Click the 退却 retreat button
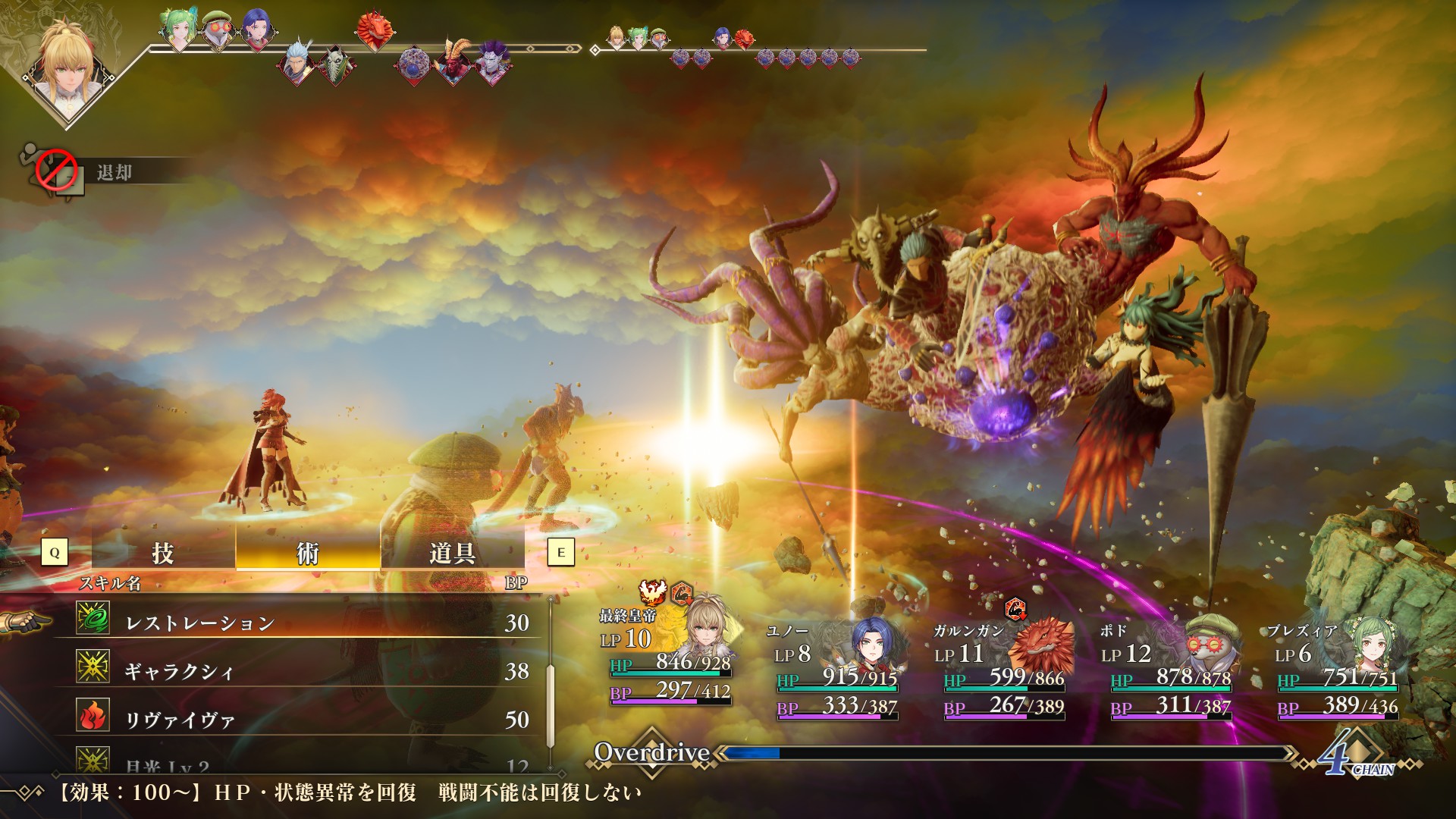Viewport: 1456px width, 819px height. [114, 172]
